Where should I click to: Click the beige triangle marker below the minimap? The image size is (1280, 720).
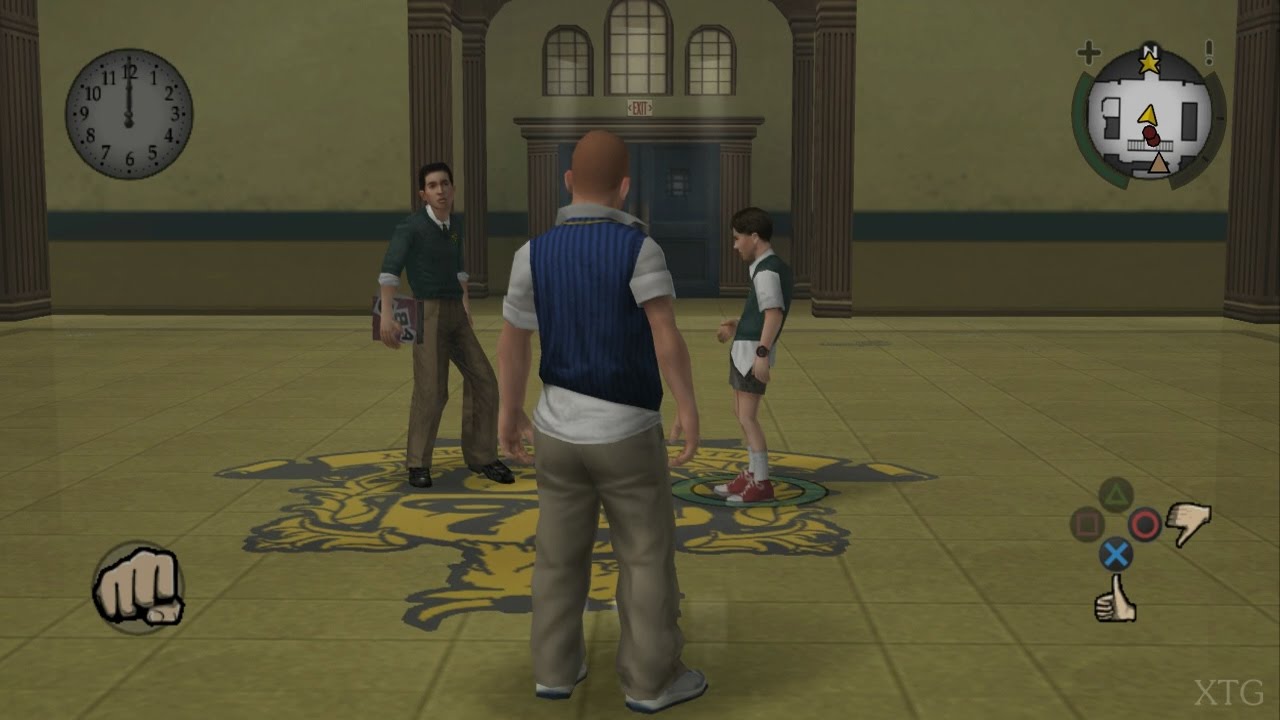[x=1160, y=162]
